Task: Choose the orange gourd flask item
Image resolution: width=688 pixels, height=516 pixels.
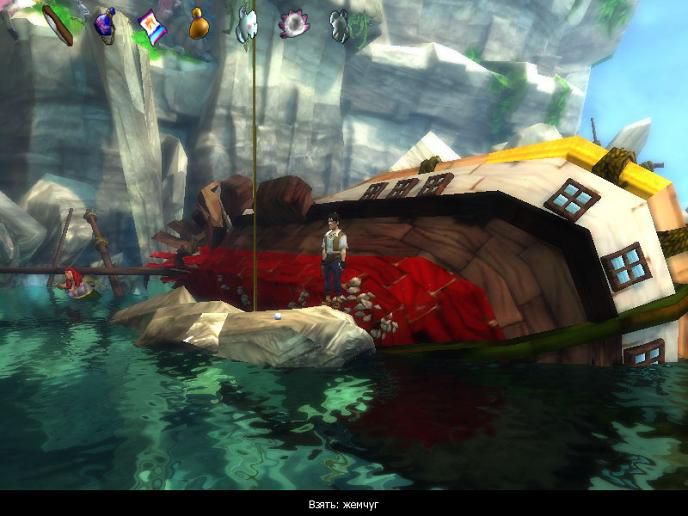Action: pyautogui.click(x=199, y=23)
